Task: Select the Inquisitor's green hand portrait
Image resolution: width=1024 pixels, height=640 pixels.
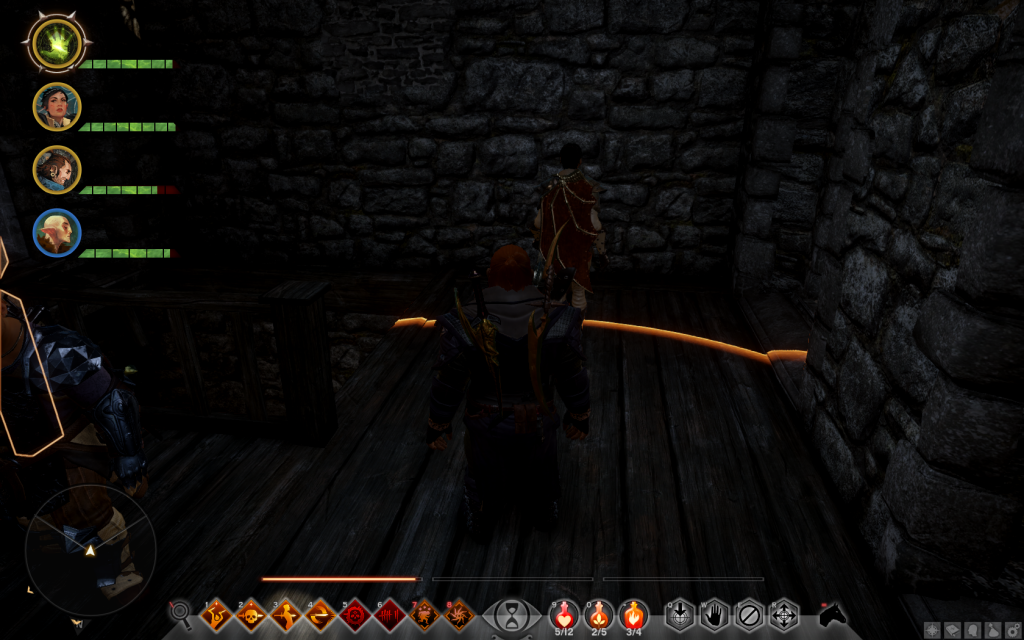Action: coord(57,43)
